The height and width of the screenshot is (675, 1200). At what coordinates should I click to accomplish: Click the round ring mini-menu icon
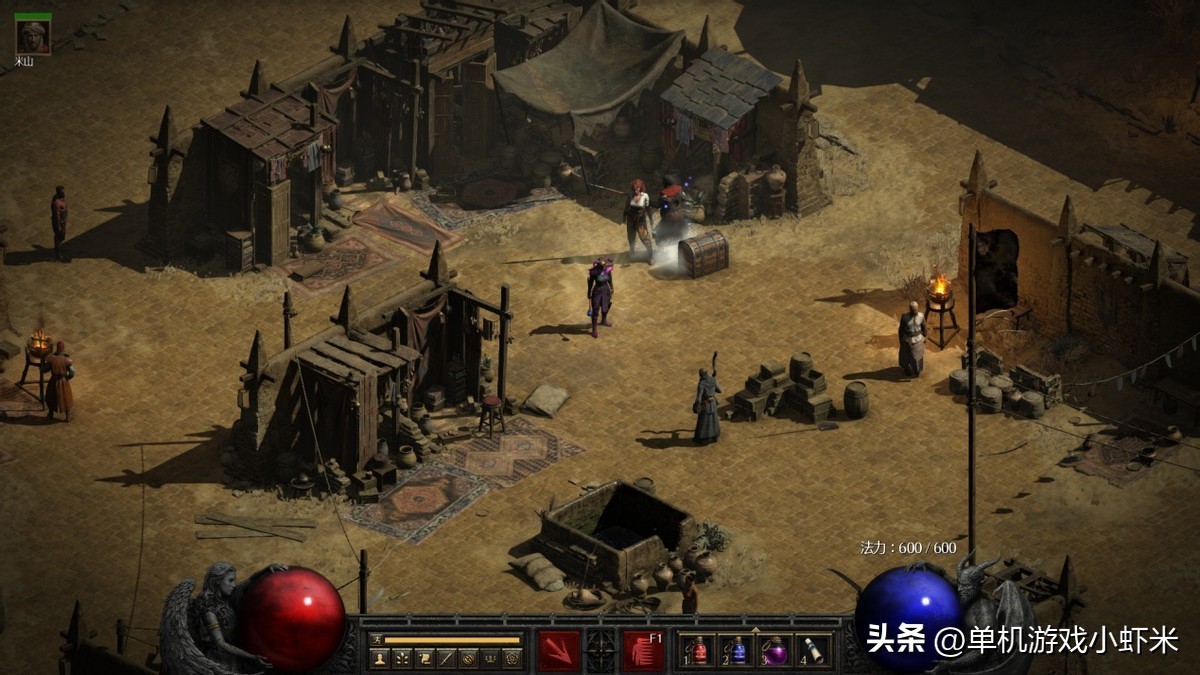[x=467, y=658]
